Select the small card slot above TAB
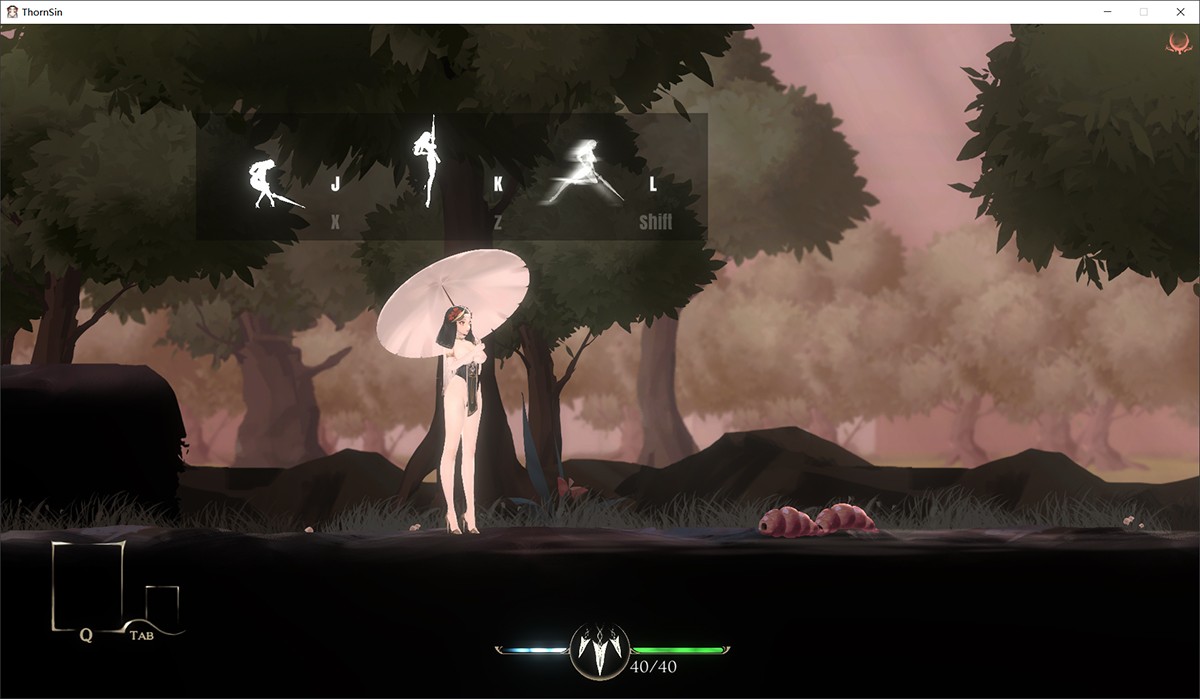Screen dimensions: 1200x699 point(162,605)
